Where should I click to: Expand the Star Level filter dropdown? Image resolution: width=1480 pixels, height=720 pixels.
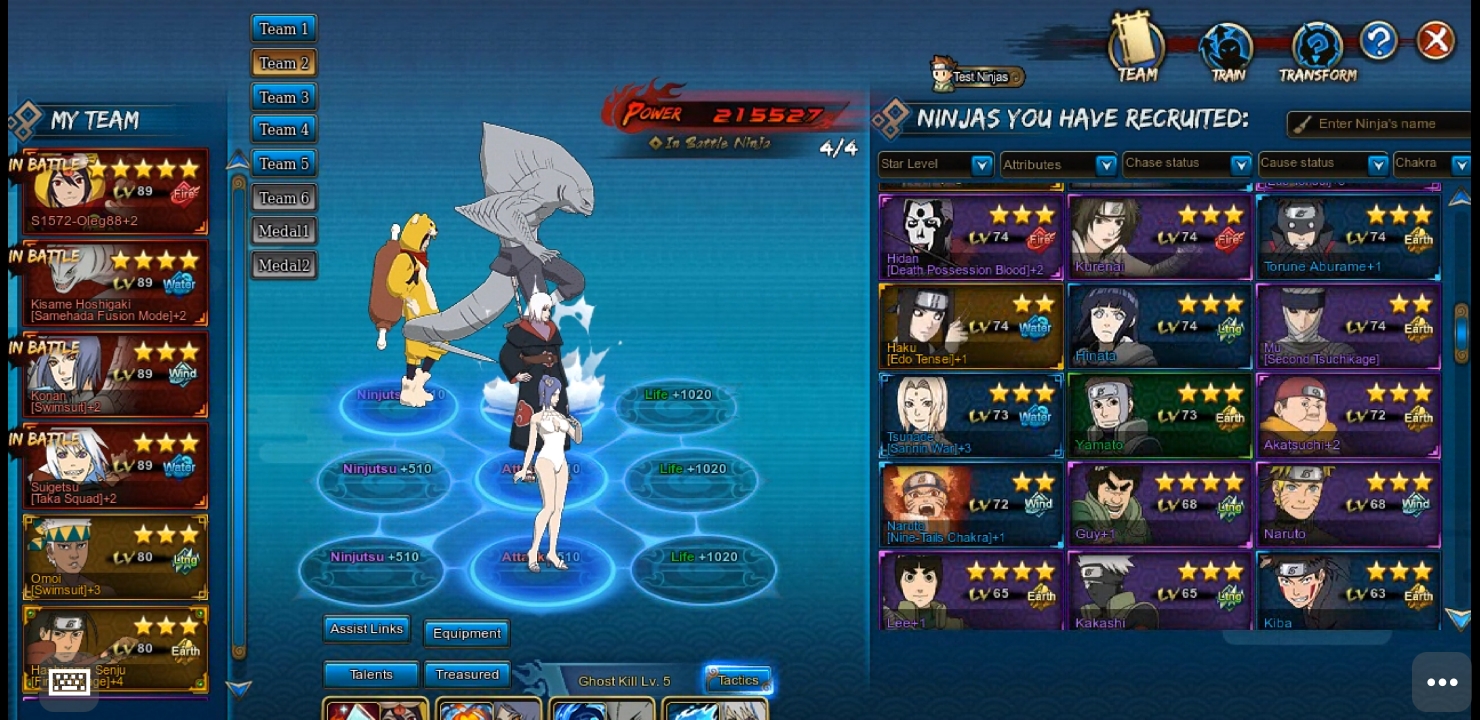tap(982, 165)
